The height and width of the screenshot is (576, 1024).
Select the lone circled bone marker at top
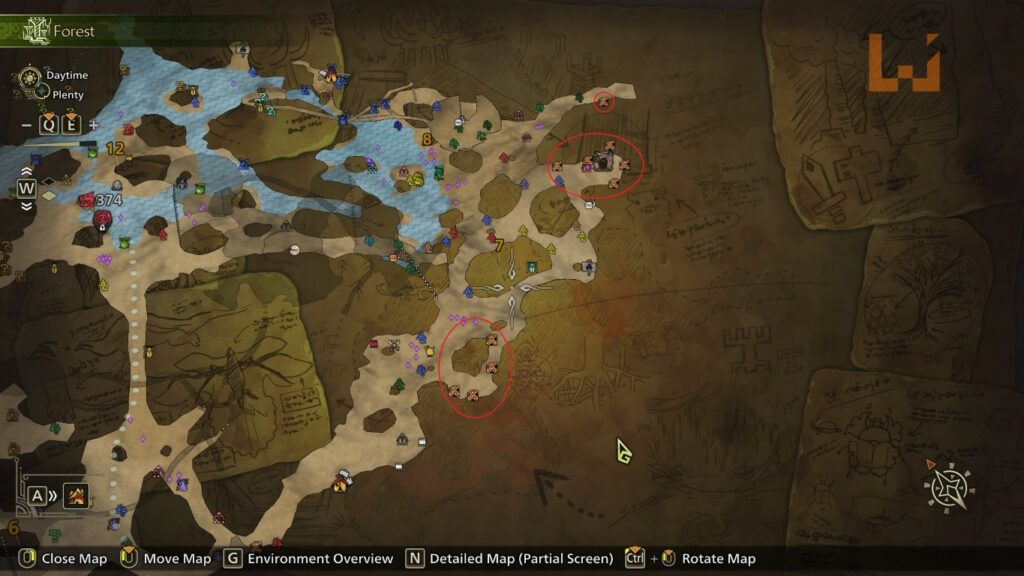[x=603, y=101]
